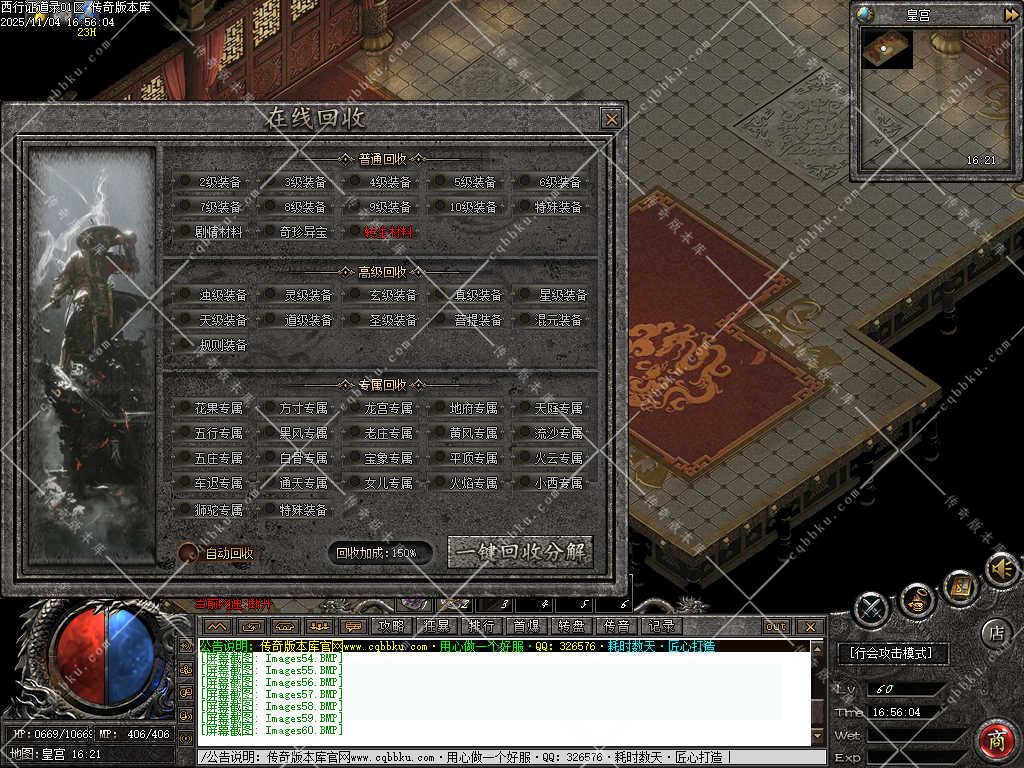The width and height of the screenshot is (1024, 768).
Task: Enable the 火云专属 recycle checkbox
Action: tap(525, 458)
